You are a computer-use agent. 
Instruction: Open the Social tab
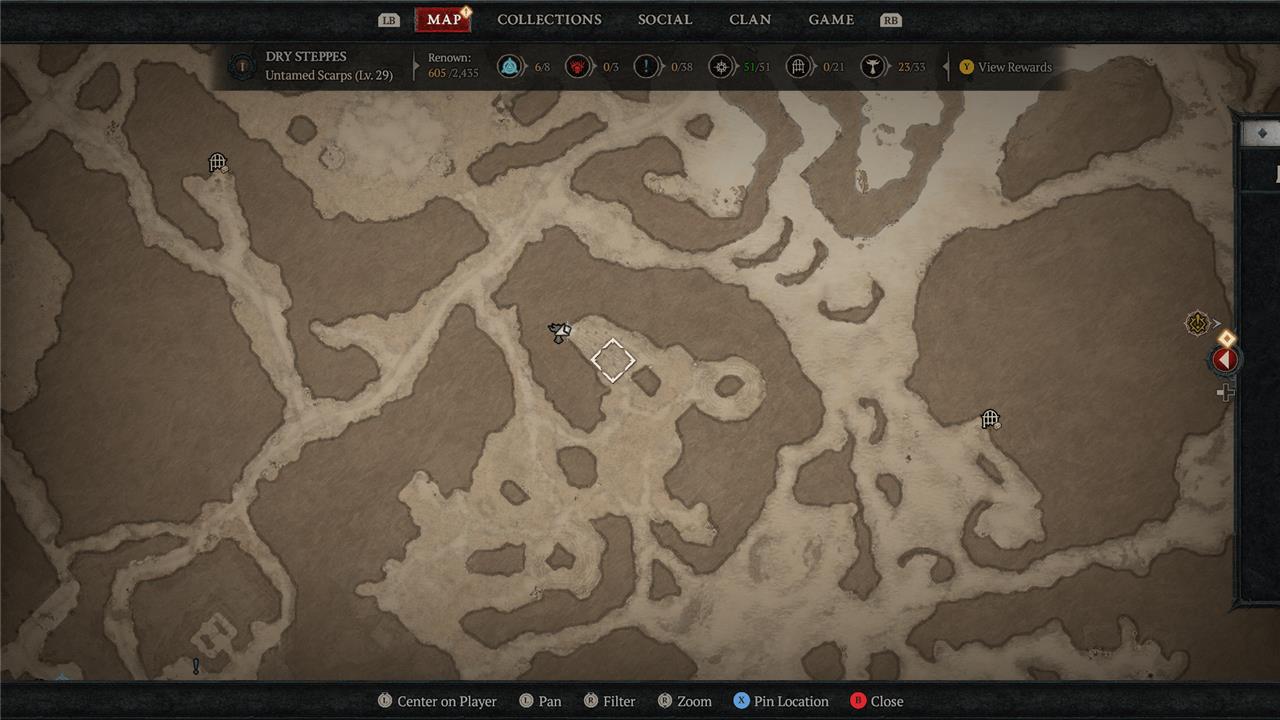pos(665,20)
